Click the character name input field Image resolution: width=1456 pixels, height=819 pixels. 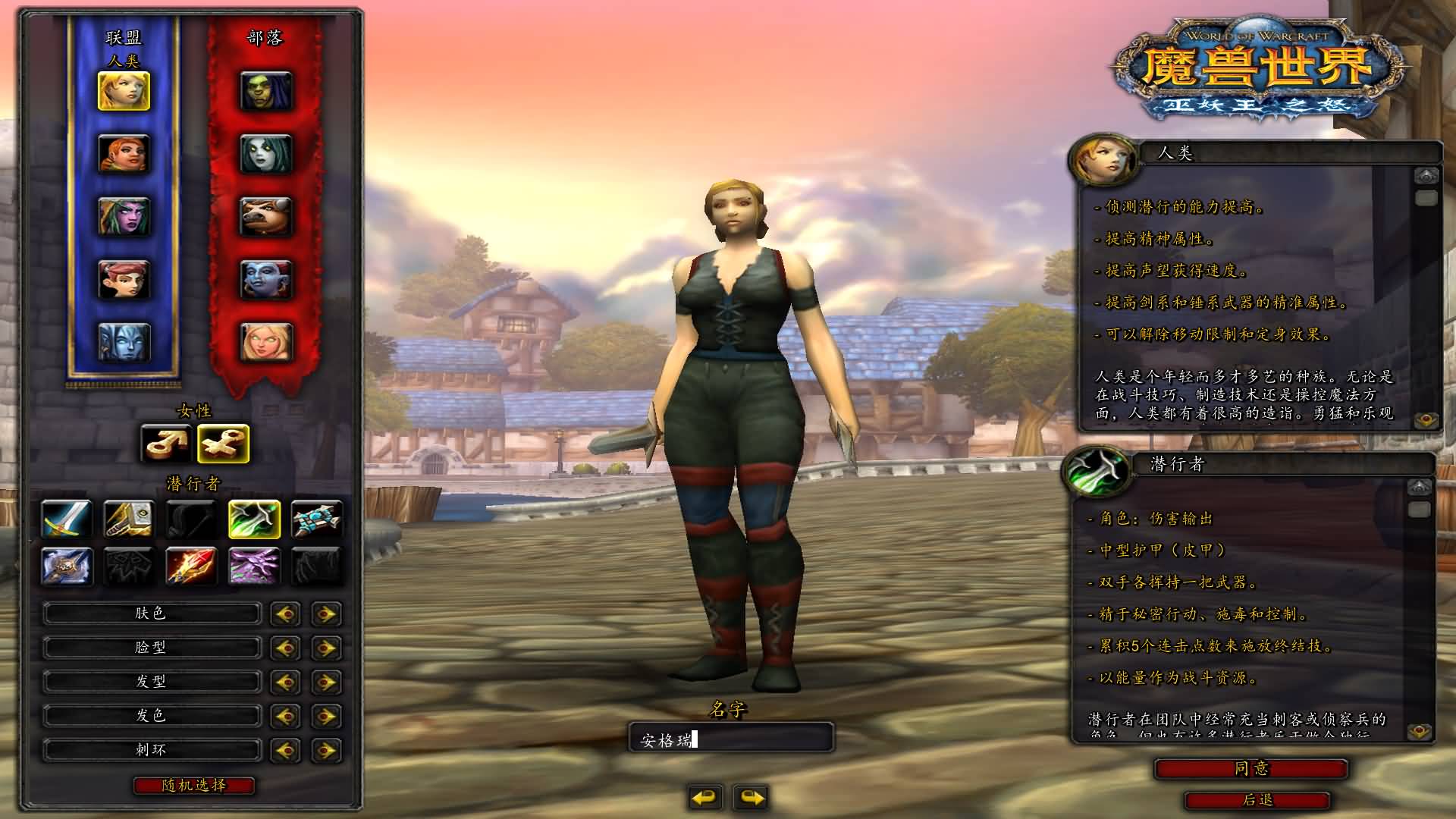coord(731,739)
